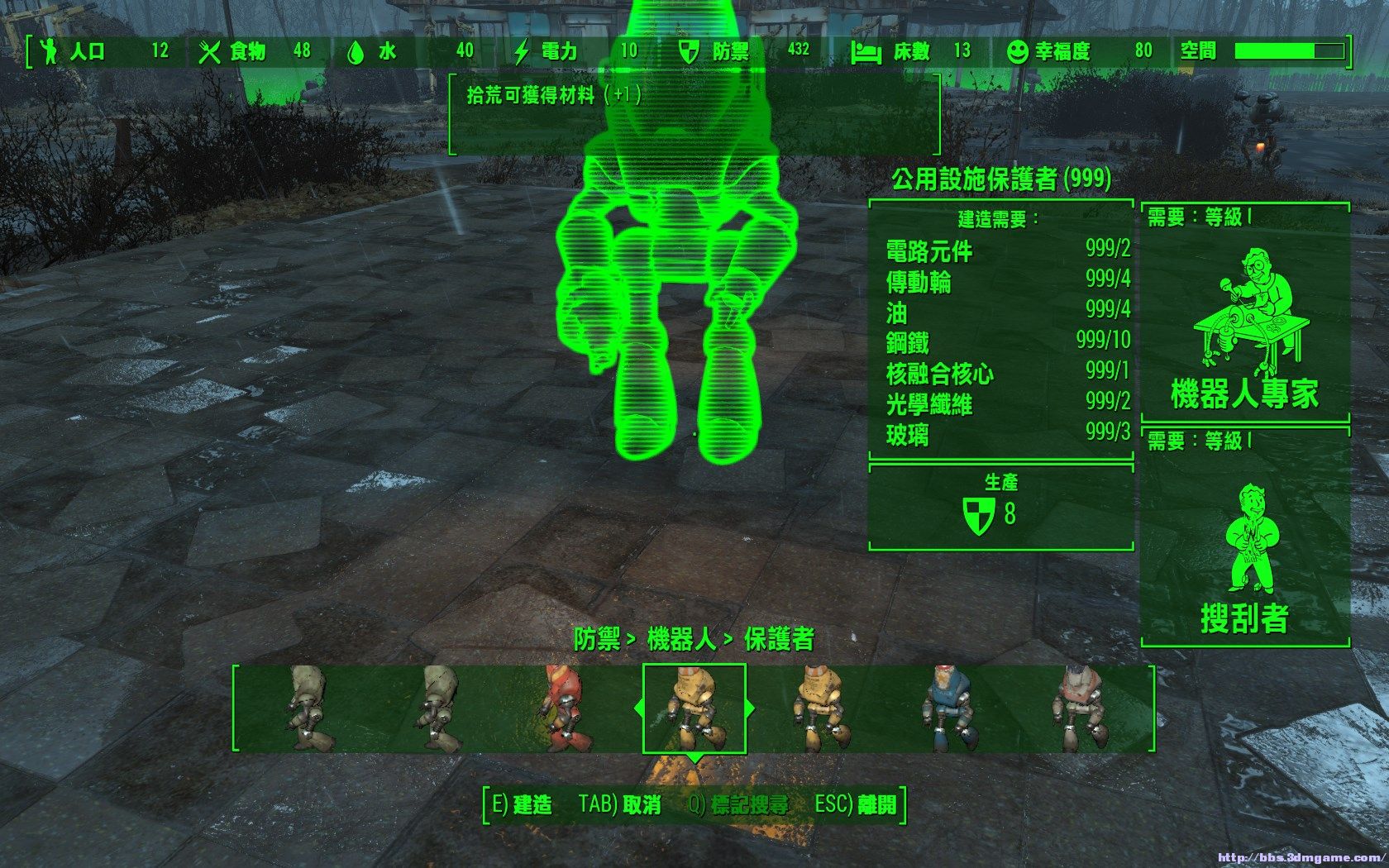Select the pink-grey Protectron thumbnail
This screenshot has height=868, width=1389.
[1079, 708]
